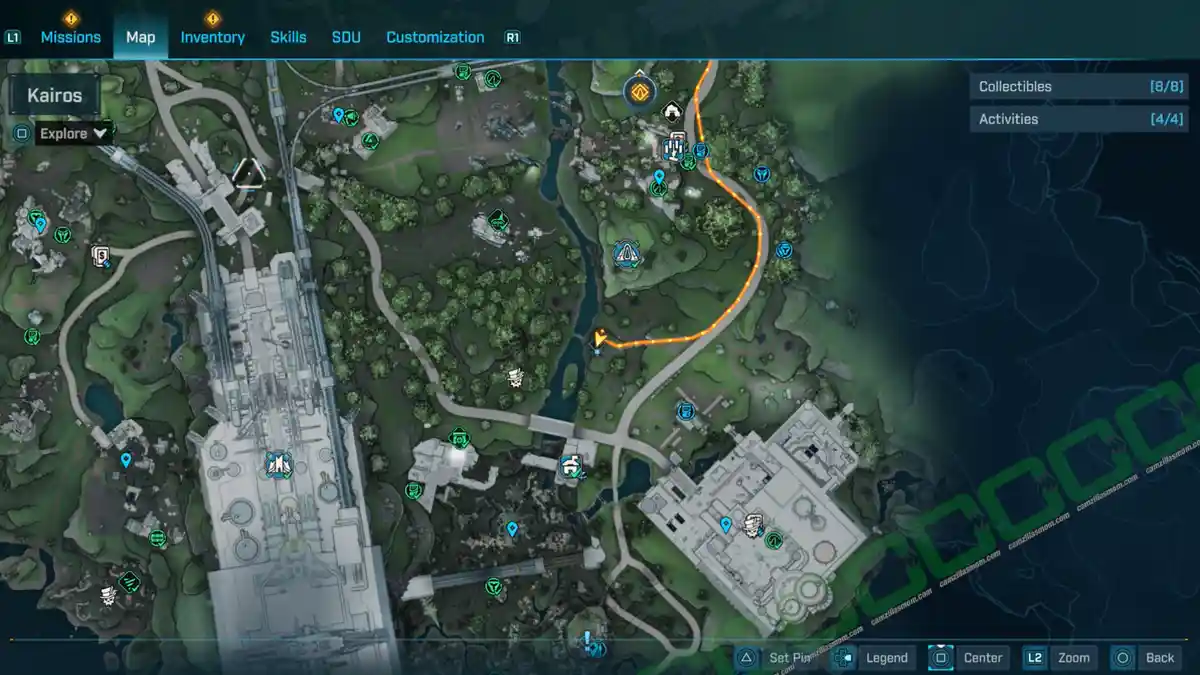This screenshot has width=1200, height=675.
Task: Select the Kairos region label
Action: tap(55, 97)
